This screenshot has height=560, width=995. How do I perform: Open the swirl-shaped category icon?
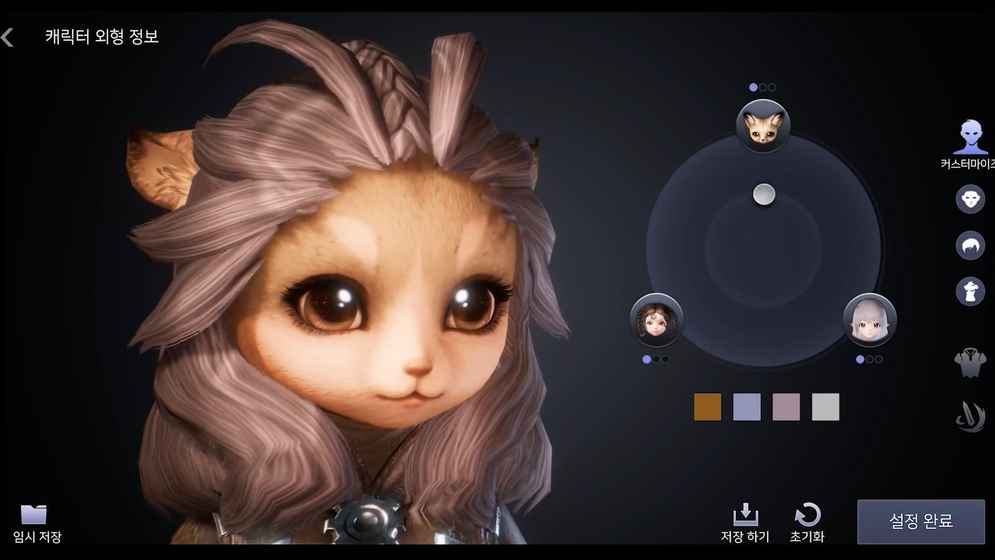tap(970, 417)
